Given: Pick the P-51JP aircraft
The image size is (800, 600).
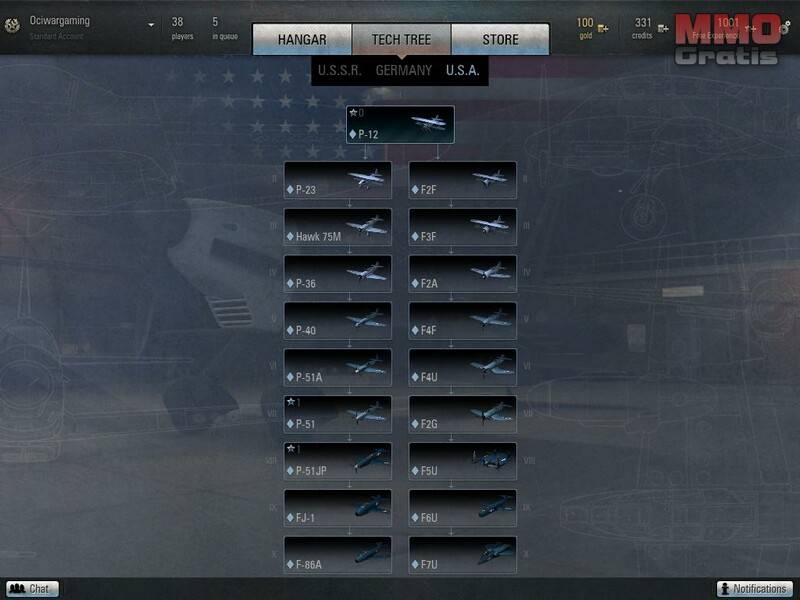Looking at the screenshot, I should [338, 462].
